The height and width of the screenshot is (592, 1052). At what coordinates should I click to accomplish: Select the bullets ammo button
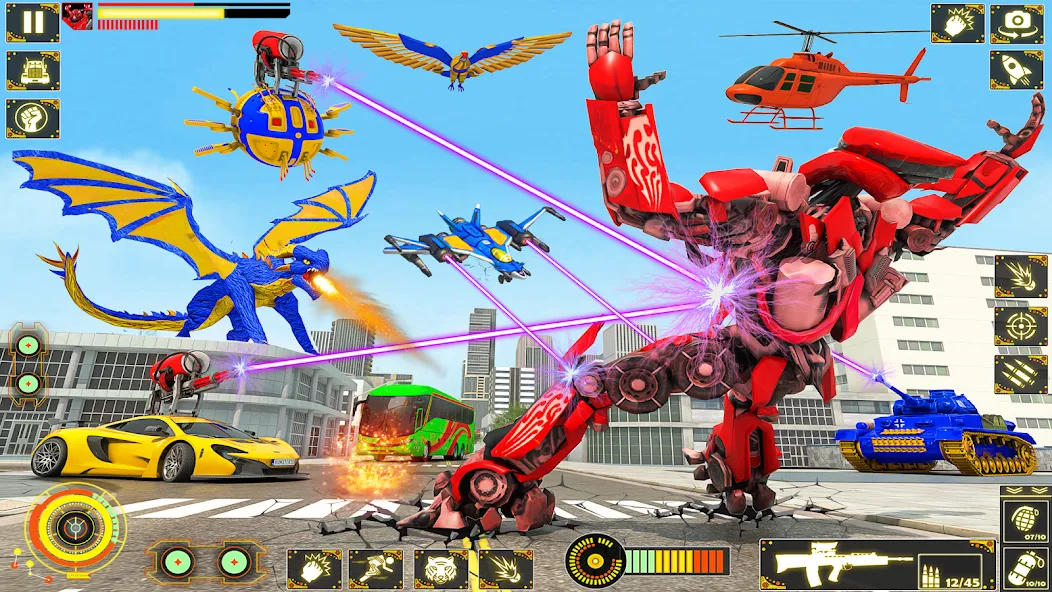tap(1021, 375)
